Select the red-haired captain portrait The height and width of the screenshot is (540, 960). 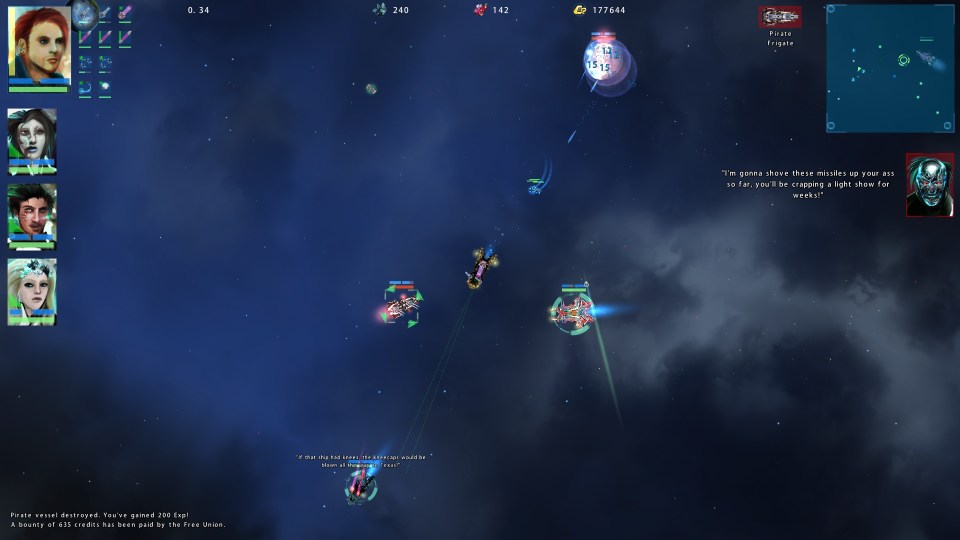pos(39,43)
